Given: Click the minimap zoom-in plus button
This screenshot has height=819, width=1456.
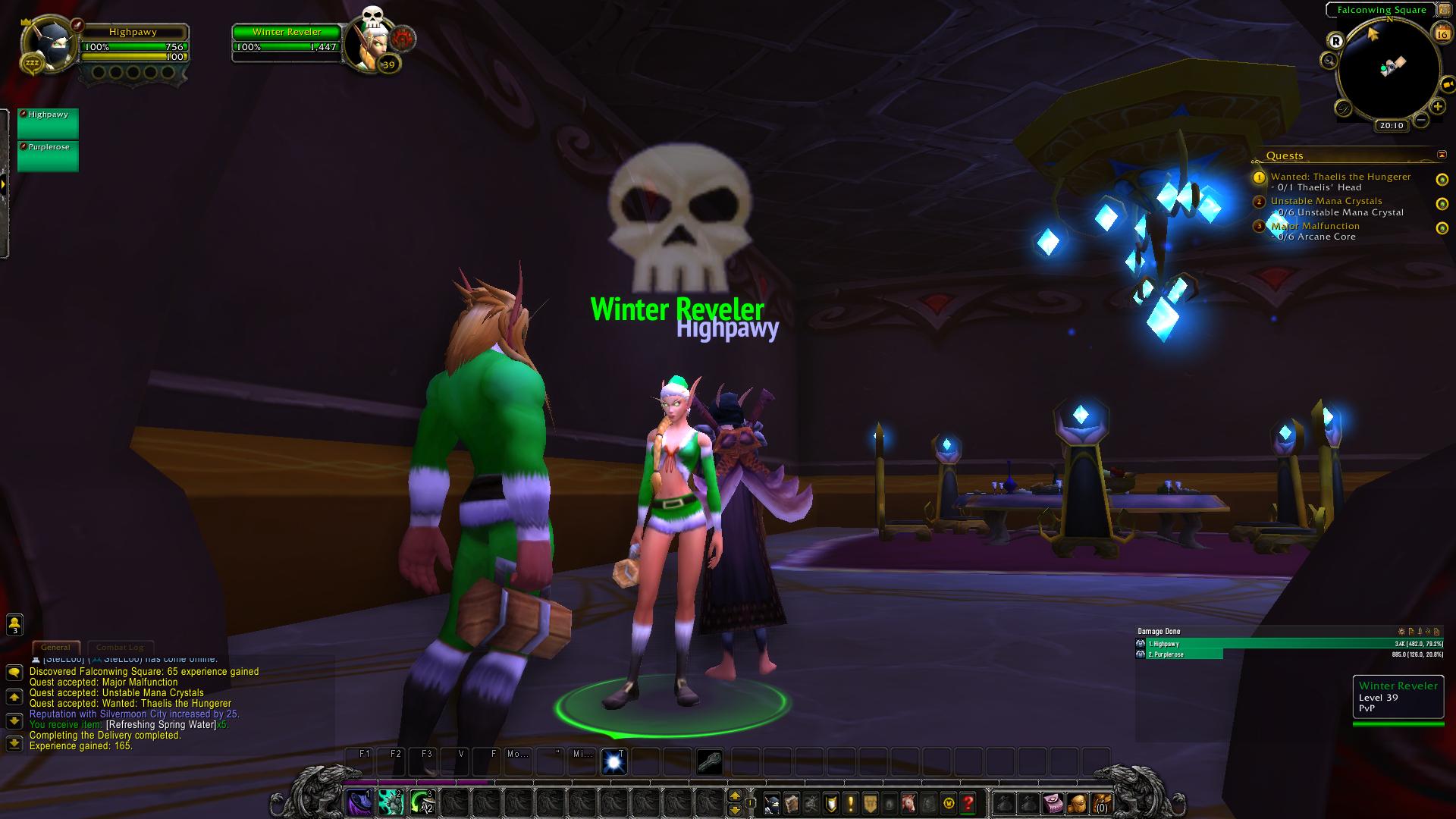Looking at the screenshot, I should 1437,107.
